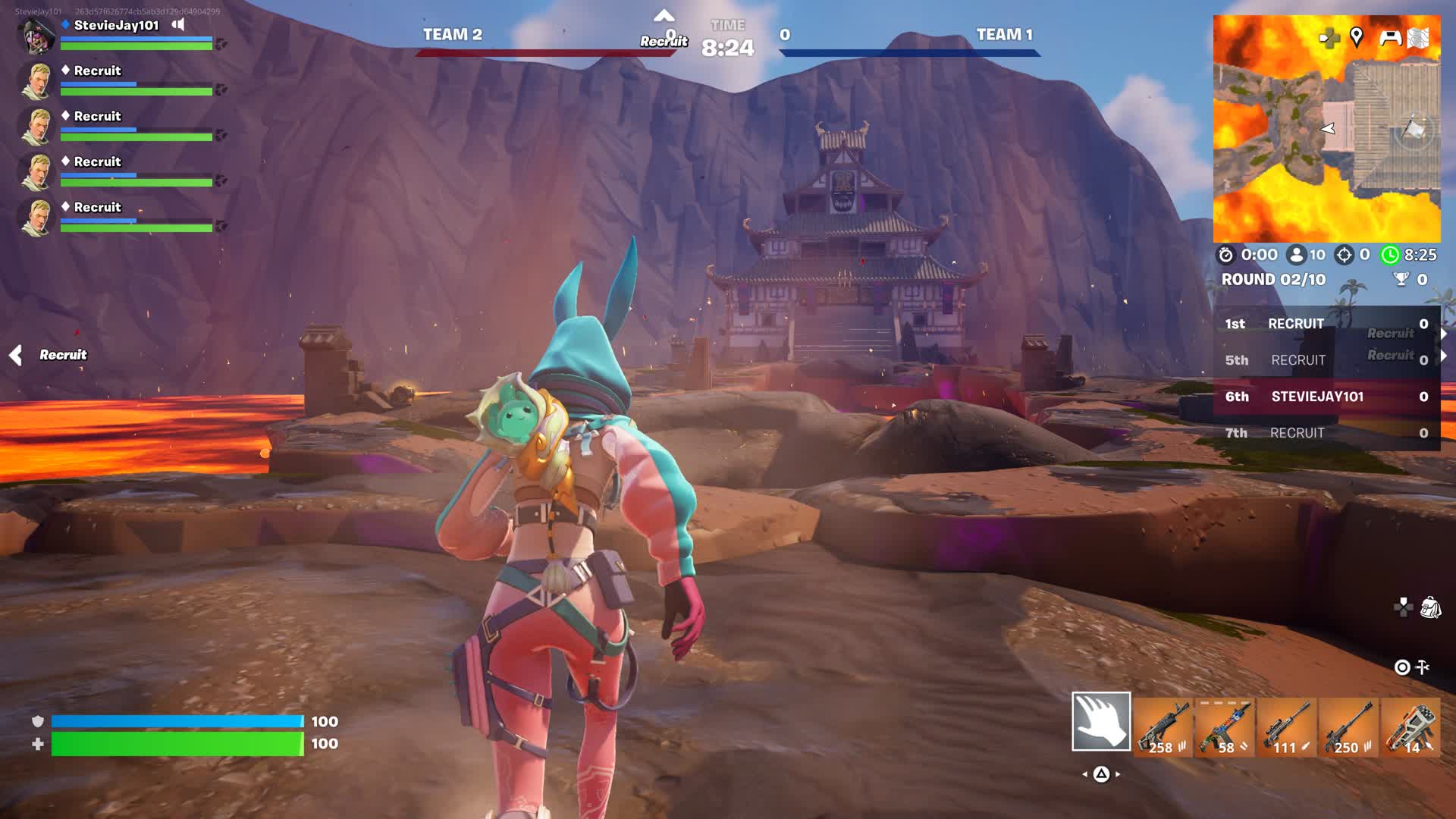Select the empty-hand slot in the hotbar
The image size is (1456, 819).
(x=1101, y=721)
